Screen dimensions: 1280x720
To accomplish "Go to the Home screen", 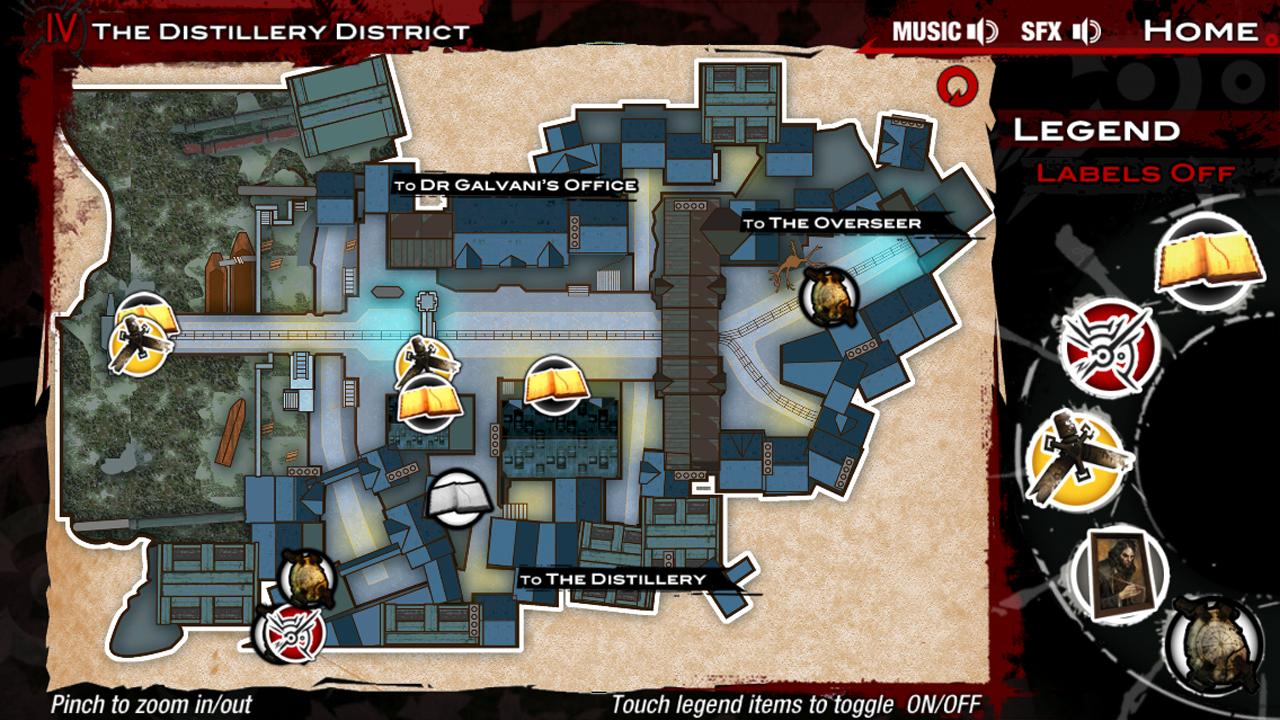I will tap(1200, 31).
